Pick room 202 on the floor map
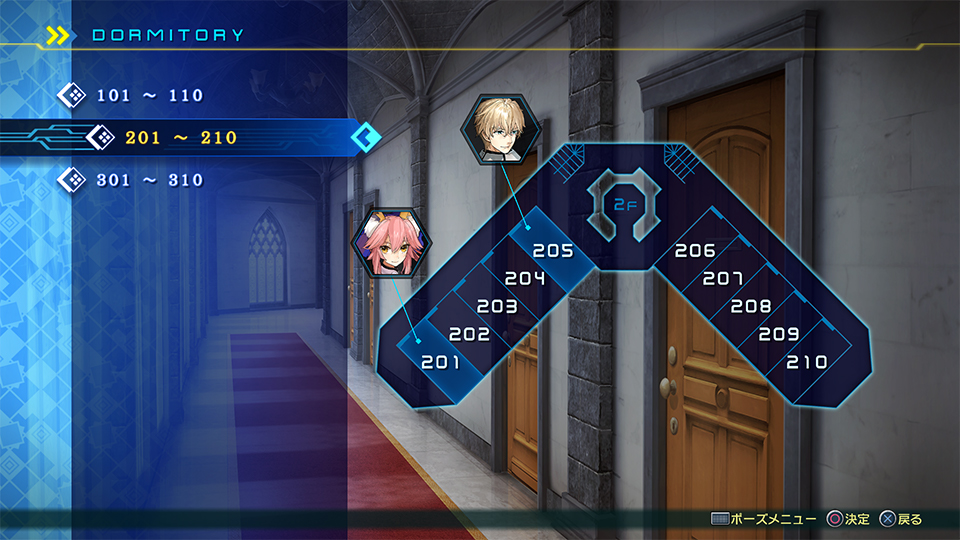This screenshot has width=960, height=540. point(469,334)
